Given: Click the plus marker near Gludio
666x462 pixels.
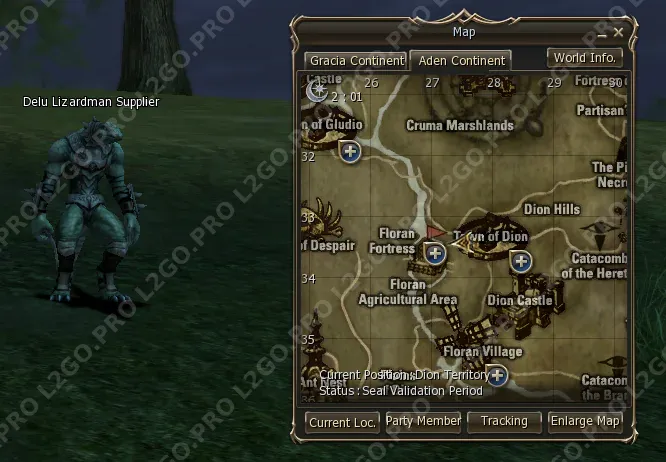Looking at the screenshot, I should coord(350,152).
